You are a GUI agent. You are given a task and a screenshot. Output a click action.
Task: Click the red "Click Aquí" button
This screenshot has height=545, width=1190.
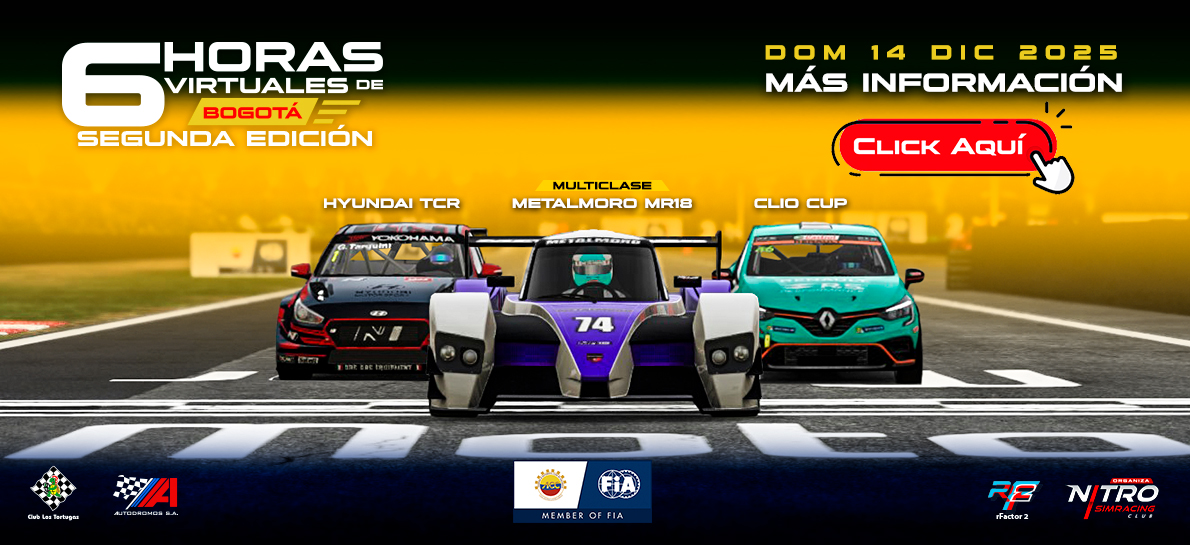(x=940, y=147)
